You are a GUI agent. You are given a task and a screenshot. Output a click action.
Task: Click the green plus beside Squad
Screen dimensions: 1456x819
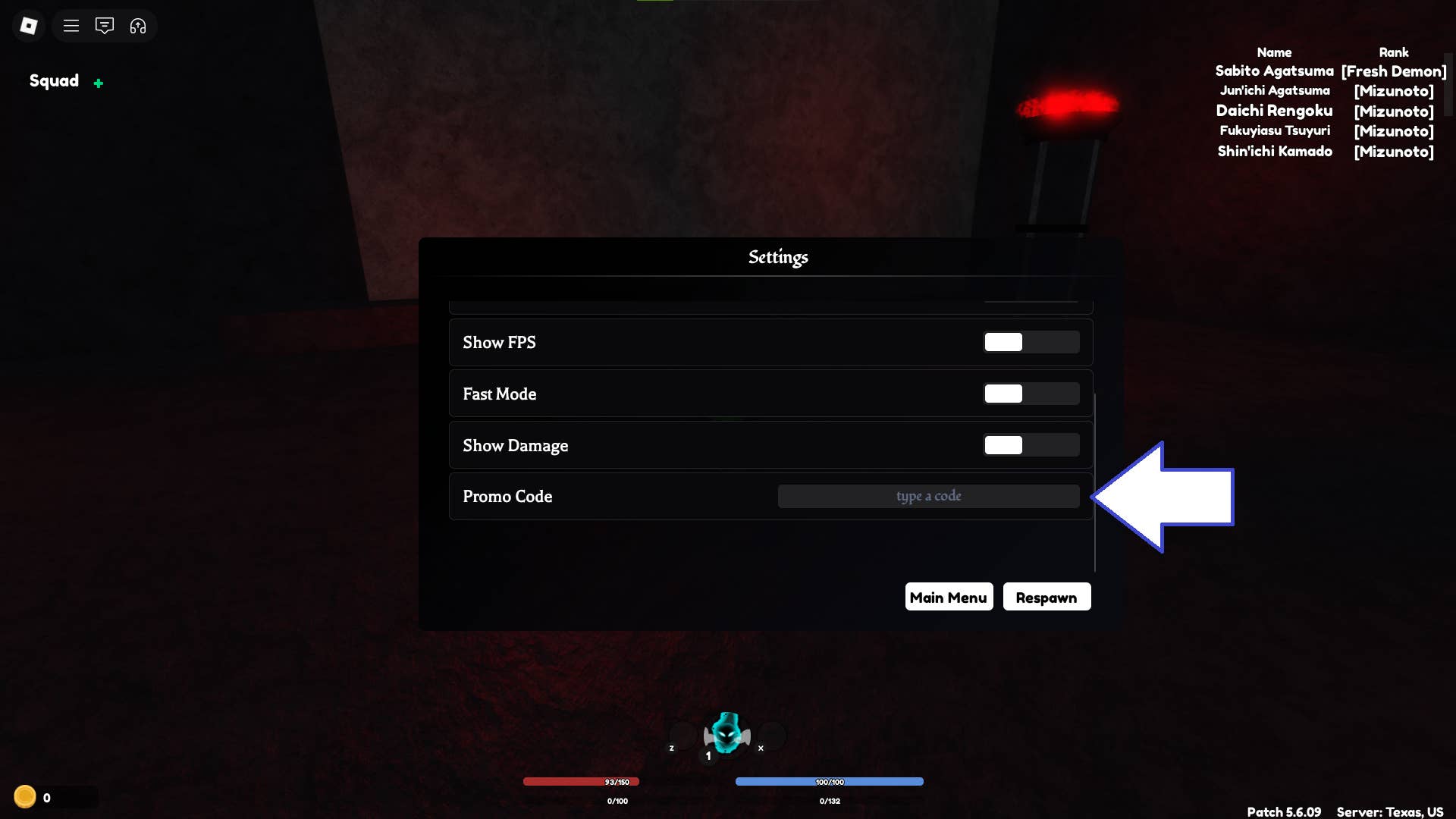pyautogui.click(x=99, y=83)
